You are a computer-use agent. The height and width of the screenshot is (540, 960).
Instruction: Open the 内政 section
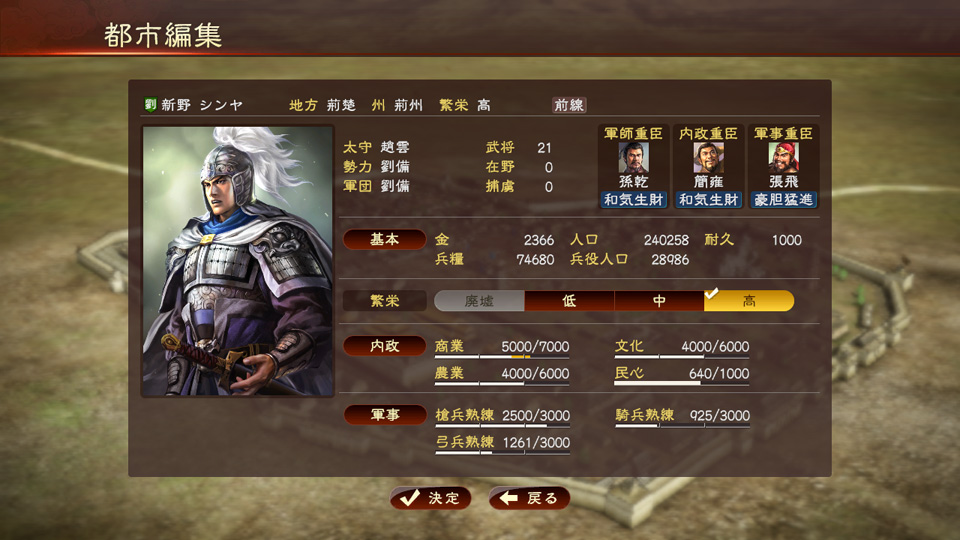385,346
